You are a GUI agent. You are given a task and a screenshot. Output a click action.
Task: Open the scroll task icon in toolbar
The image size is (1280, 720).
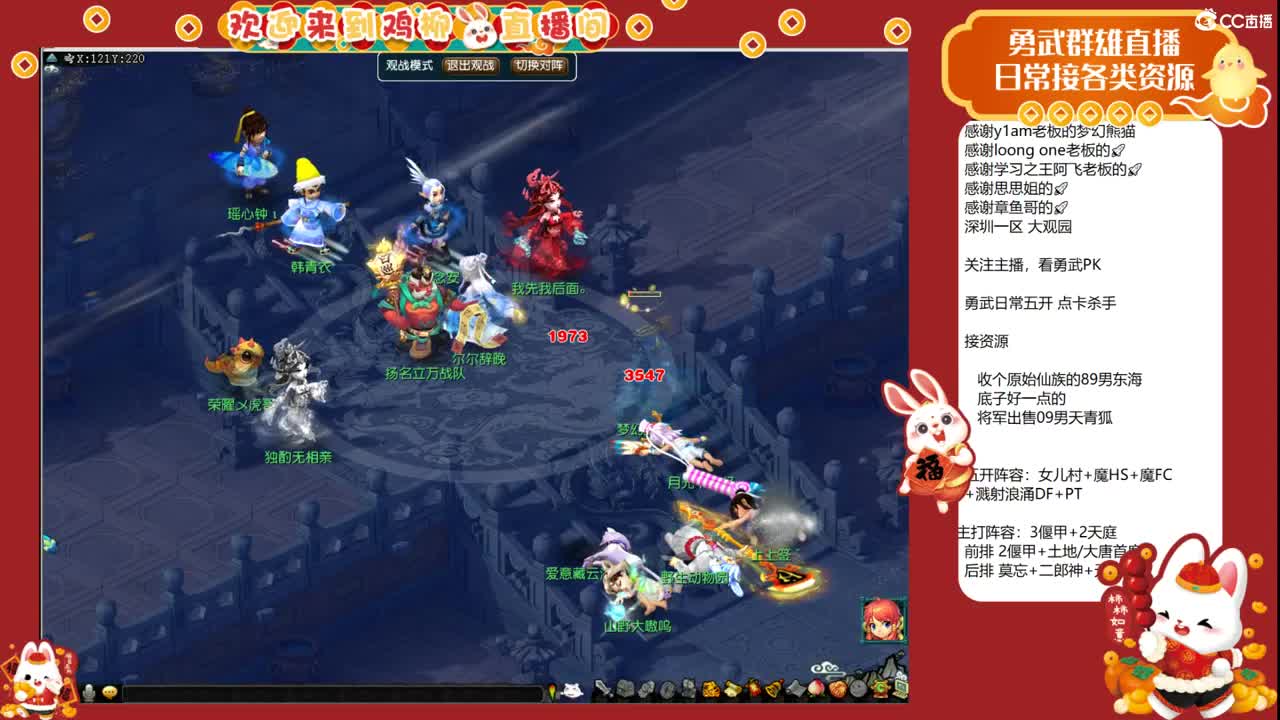[x=730, y=690]
